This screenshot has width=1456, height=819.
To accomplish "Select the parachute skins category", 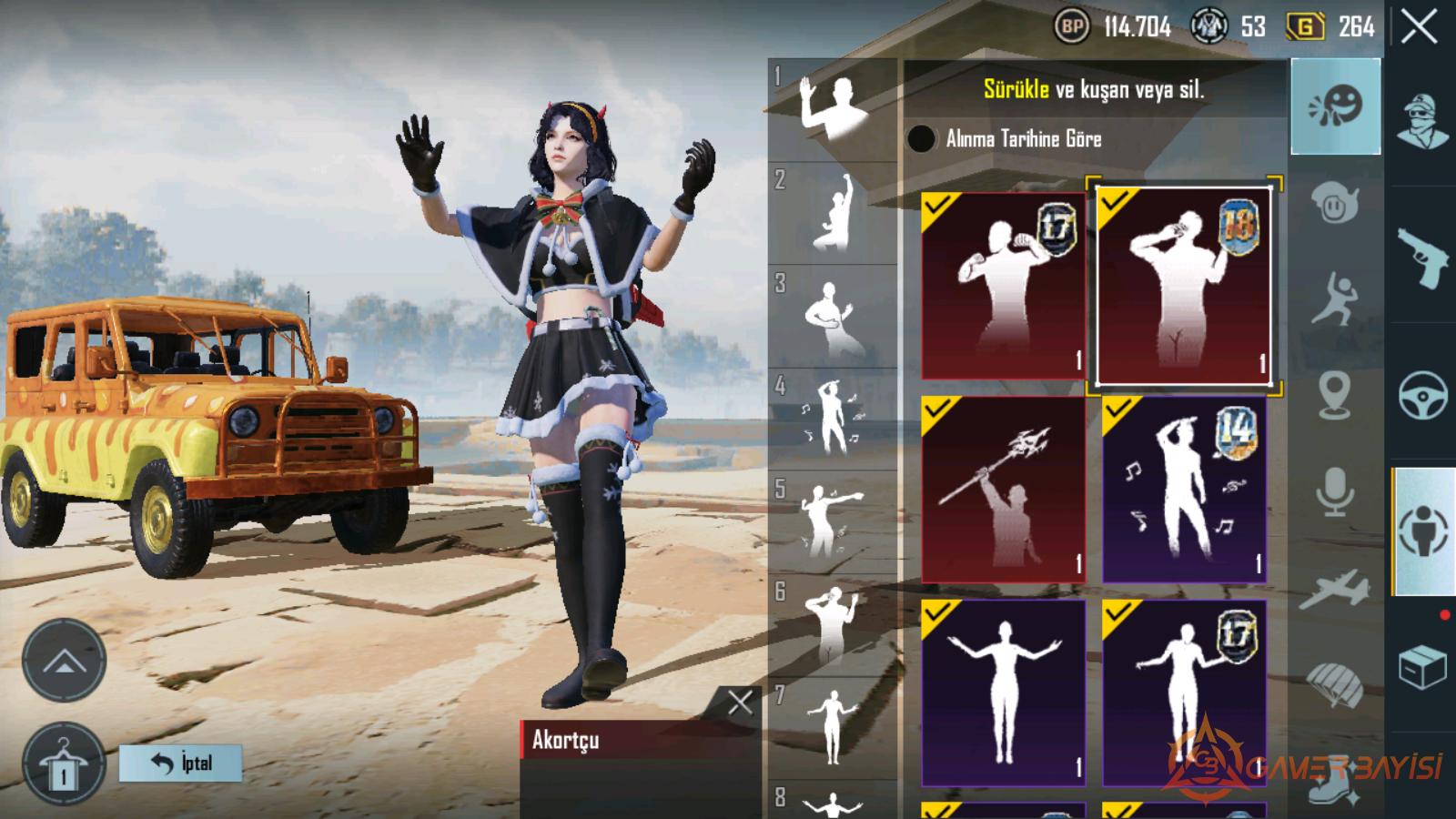I will 1335,682.
